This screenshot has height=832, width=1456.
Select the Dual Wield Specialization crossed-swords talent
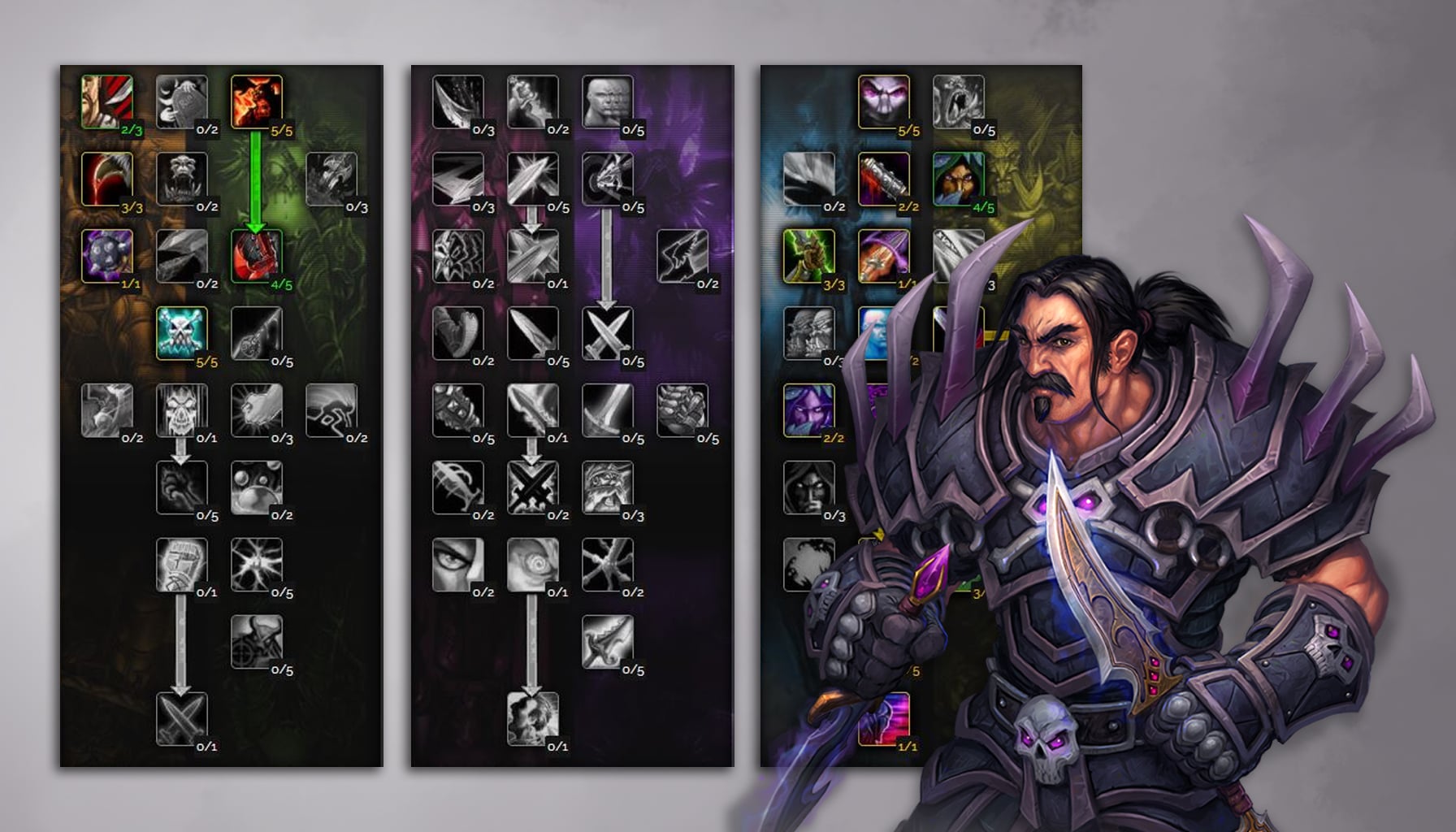coord(609,333)
